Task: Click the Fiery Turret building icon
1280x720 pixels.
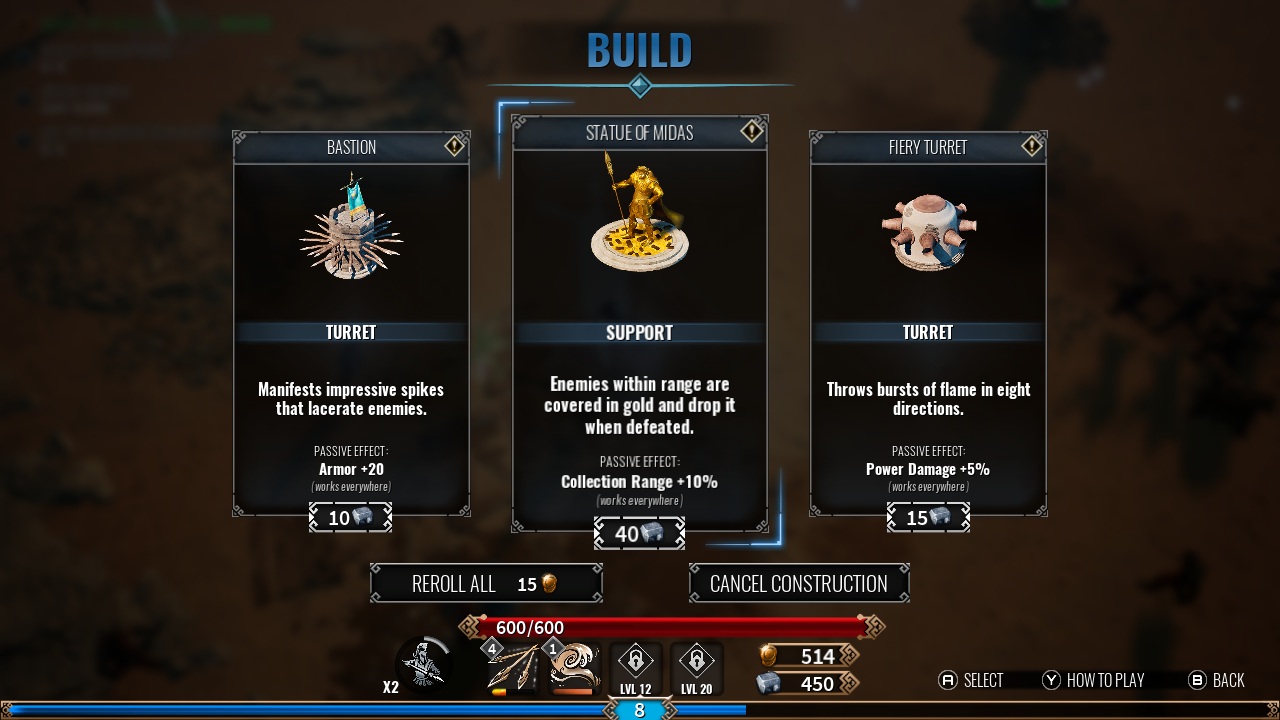Action: [927, 230]
